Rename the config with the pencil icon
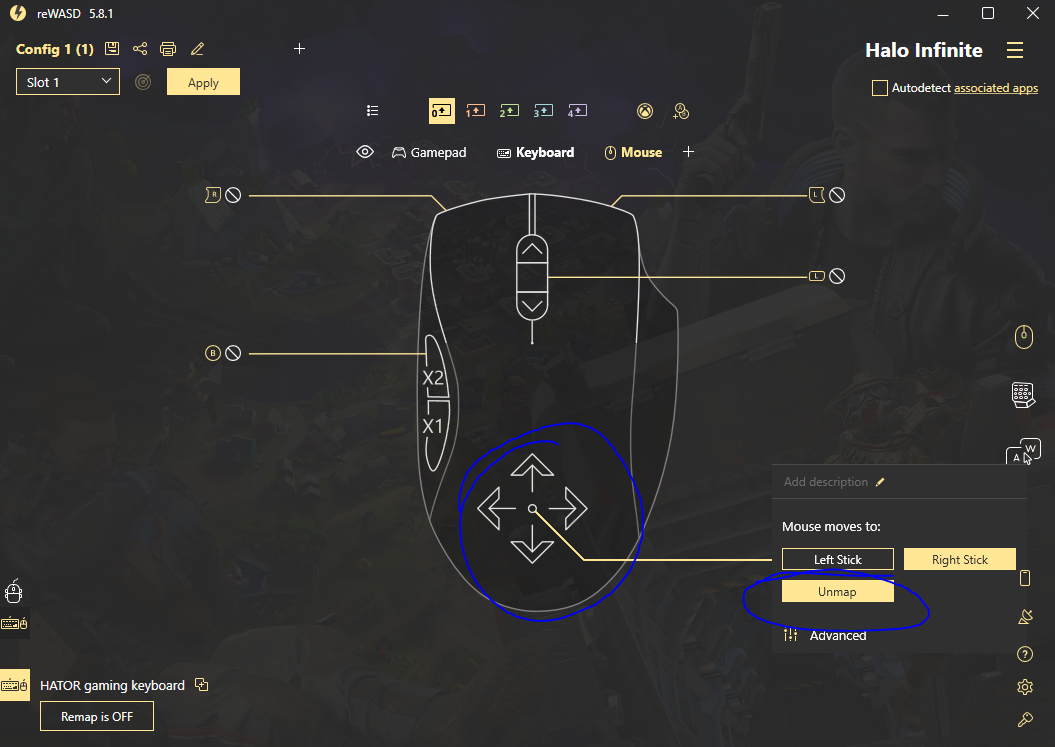1055x747 pixels. [x=197, y=49]
